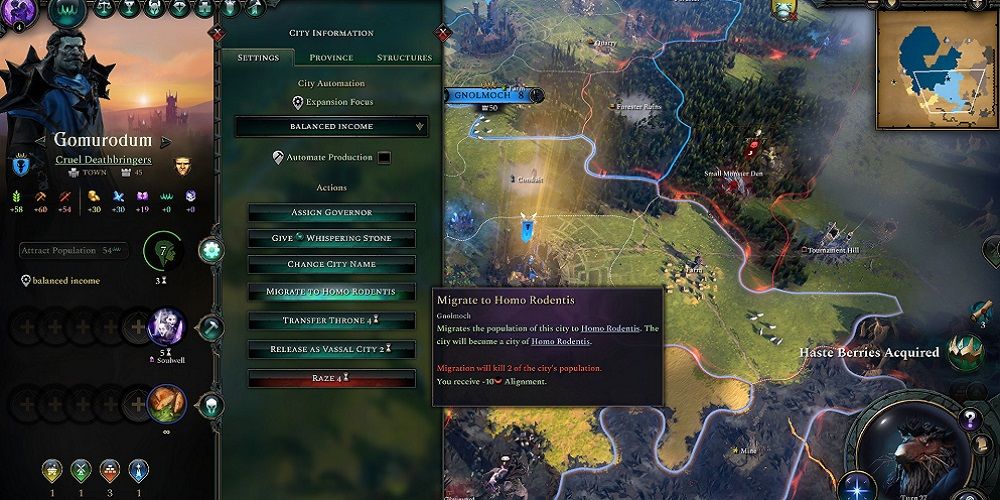Switch to the Province tab
Image resolution: width=1000 pixels, height=500 pixels.
(x=331, y=58)
